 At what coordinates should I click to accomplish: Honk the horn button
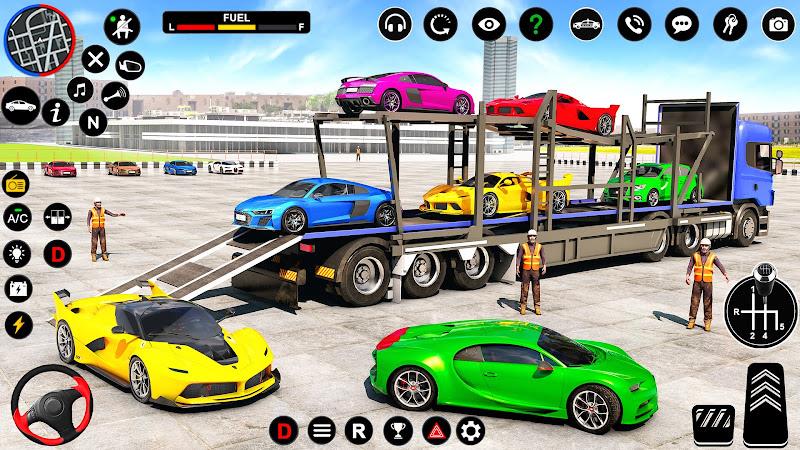pyautogui.click(x=115, y=96)
